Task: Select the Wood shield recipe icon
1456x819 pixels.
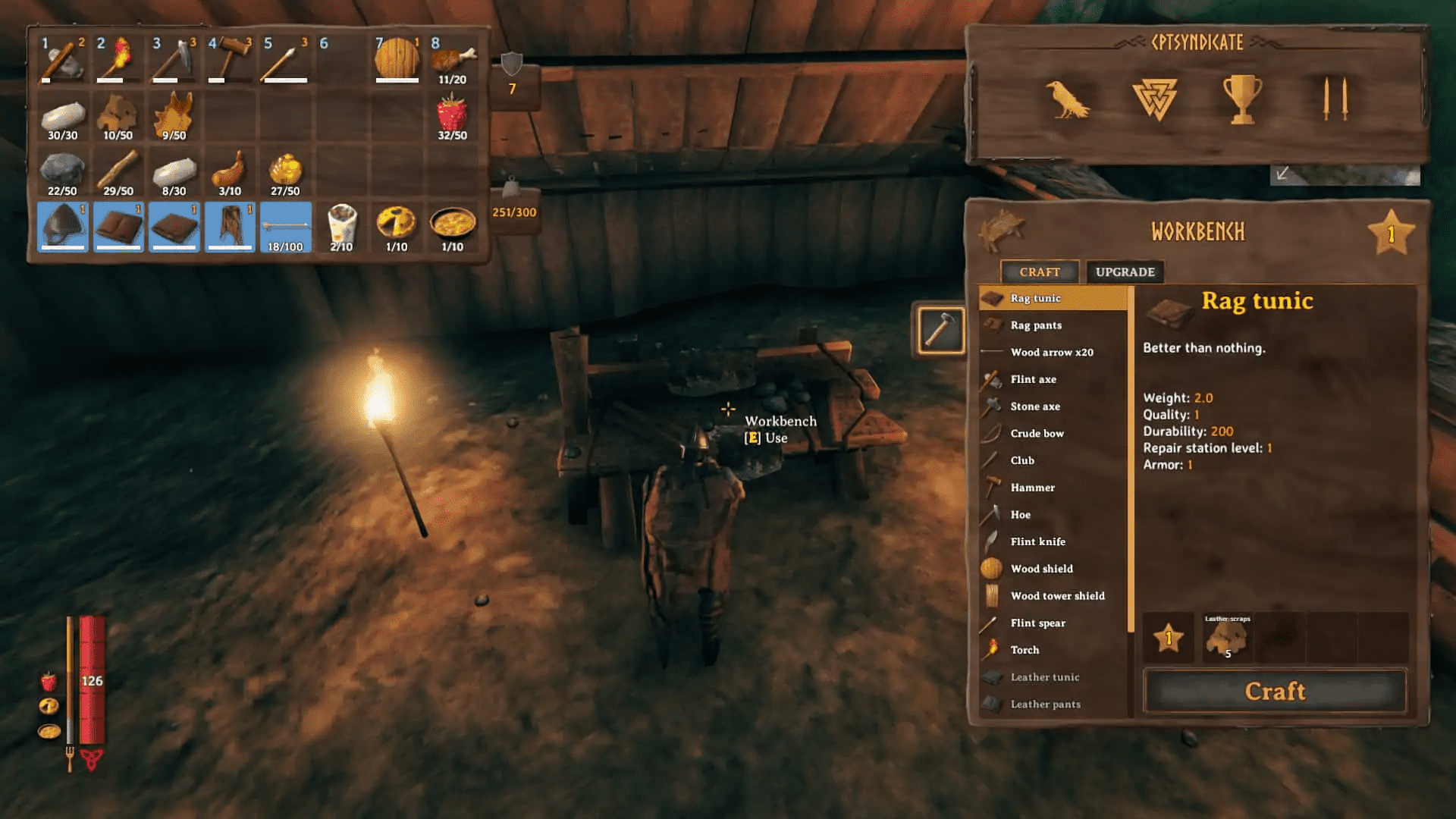Action: pyautogui.click(x=993, y=567)
